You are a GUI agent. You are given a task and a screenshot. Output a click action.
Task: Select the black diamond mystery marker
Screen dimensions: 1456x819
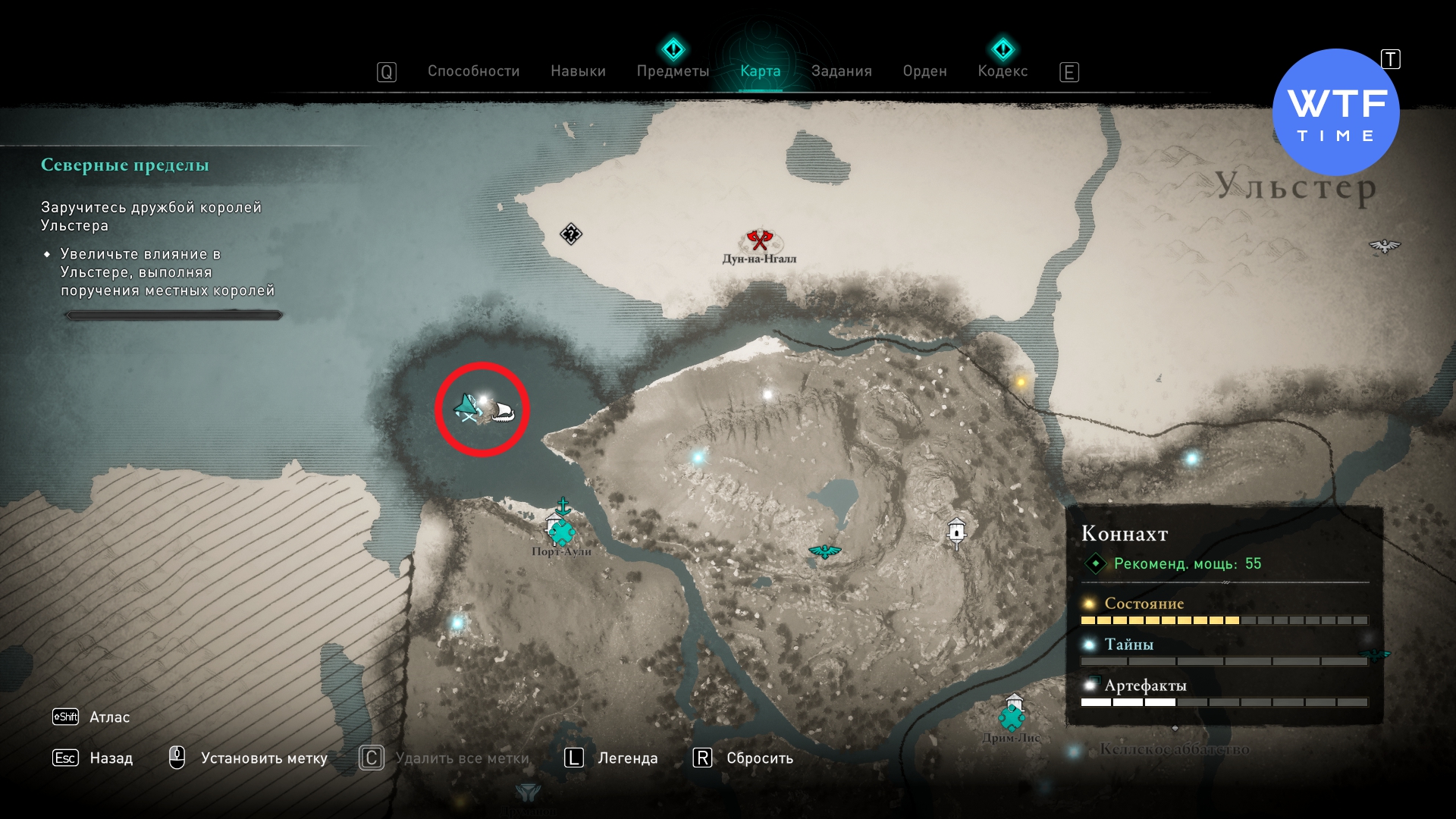(x=570, y=234)
